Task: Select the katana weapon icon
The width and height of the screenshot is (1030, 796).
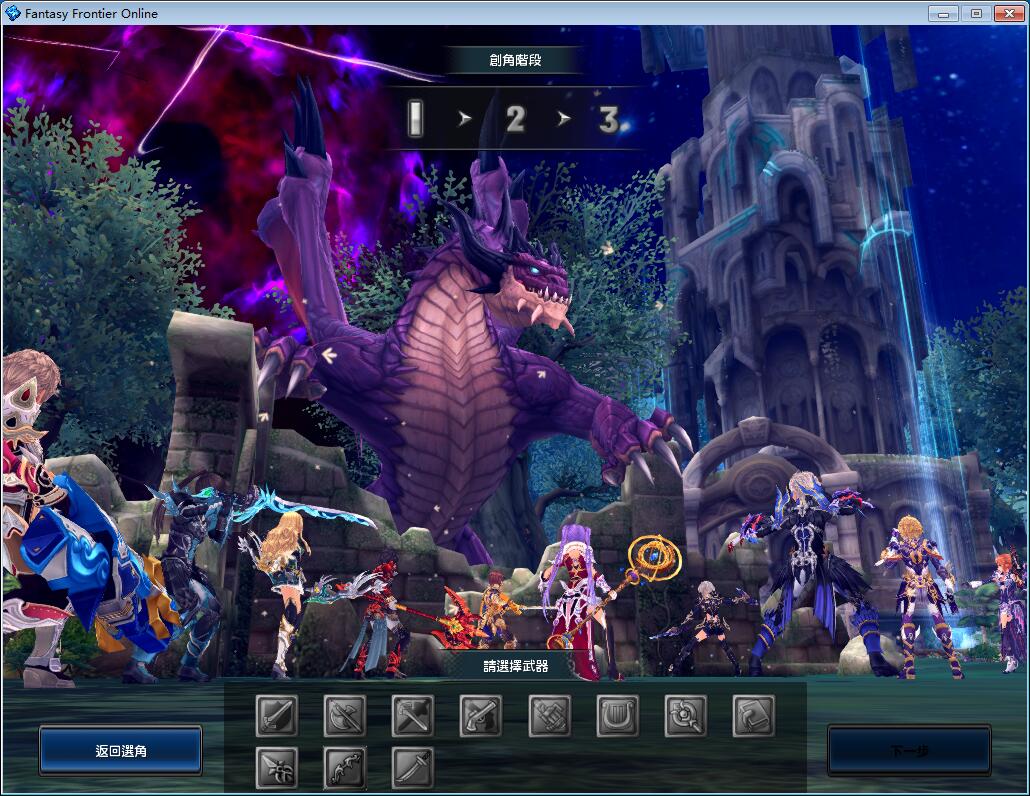Action: click(x=413, y=768)
